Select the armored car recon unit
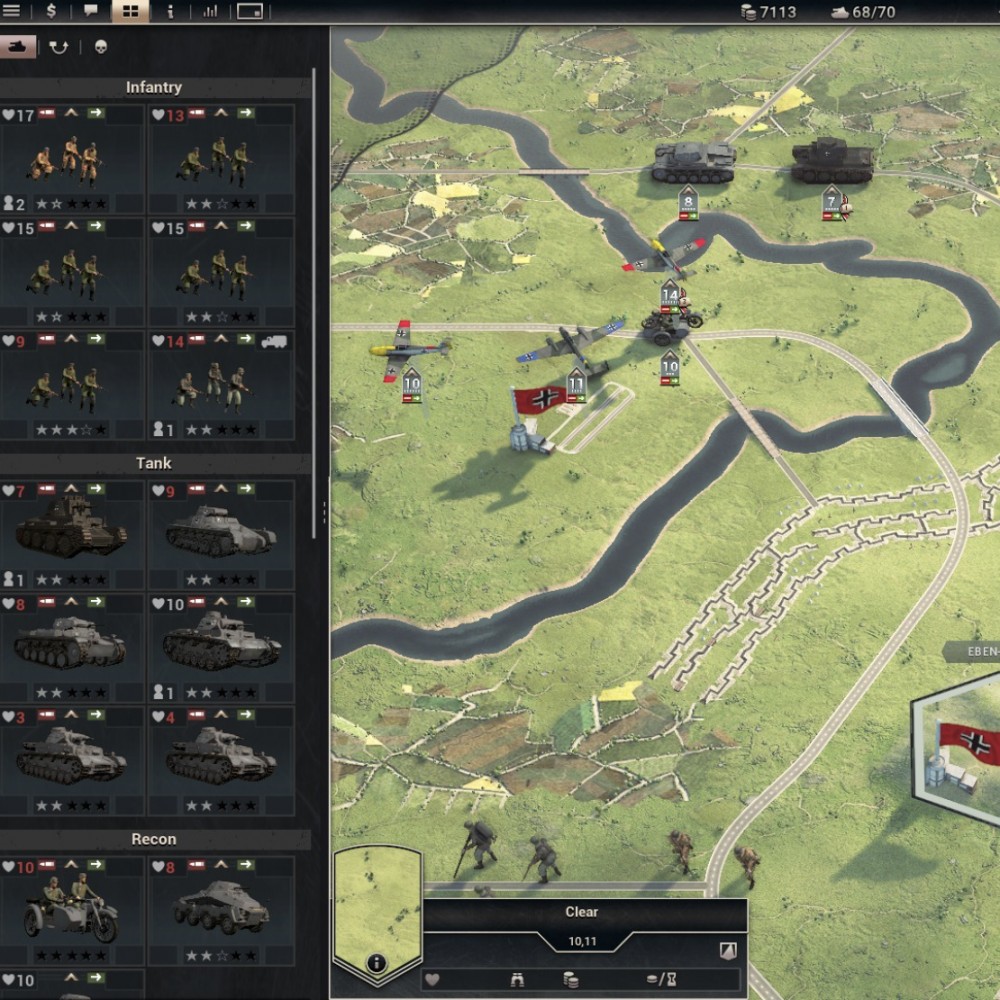1000x1000 pixels. coord(221,910)
